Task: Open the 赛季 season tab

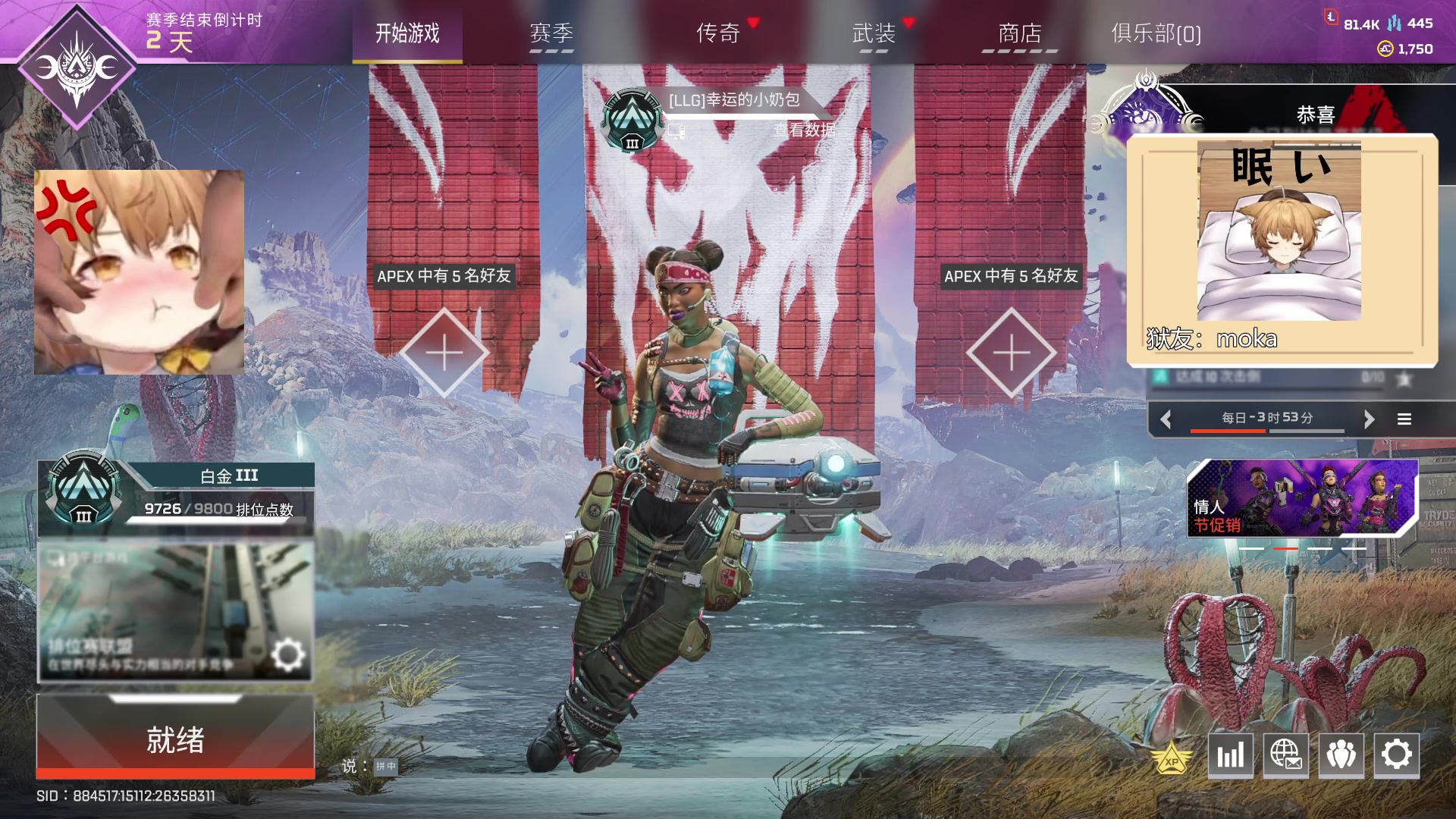Action: pos(551,33)
